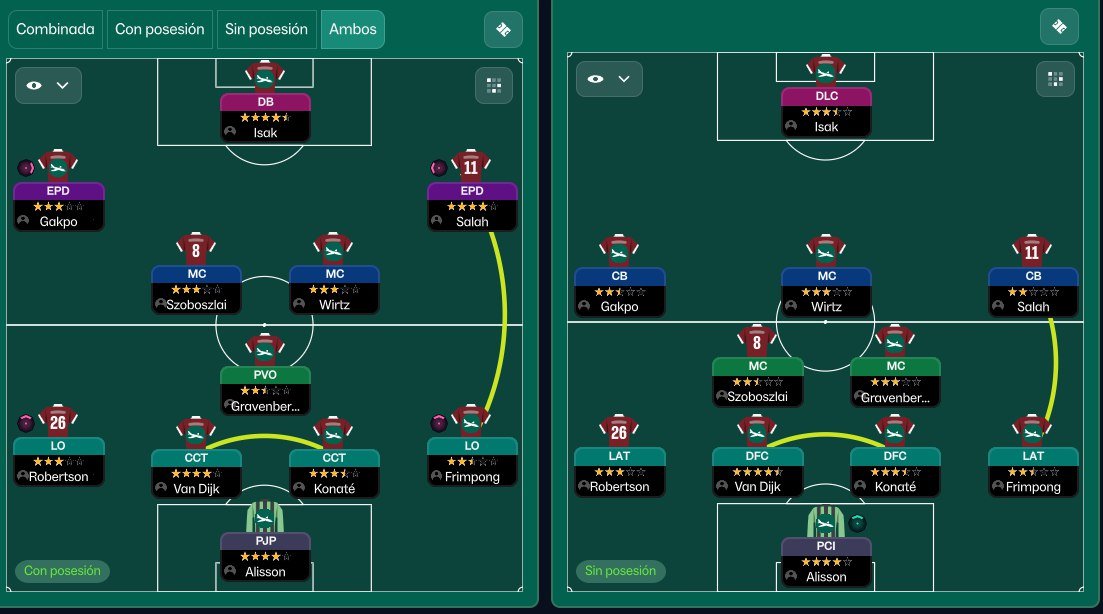Open the Sin posesión tab
Screen dimensions: 1103x614
click(x=266, y=29)
